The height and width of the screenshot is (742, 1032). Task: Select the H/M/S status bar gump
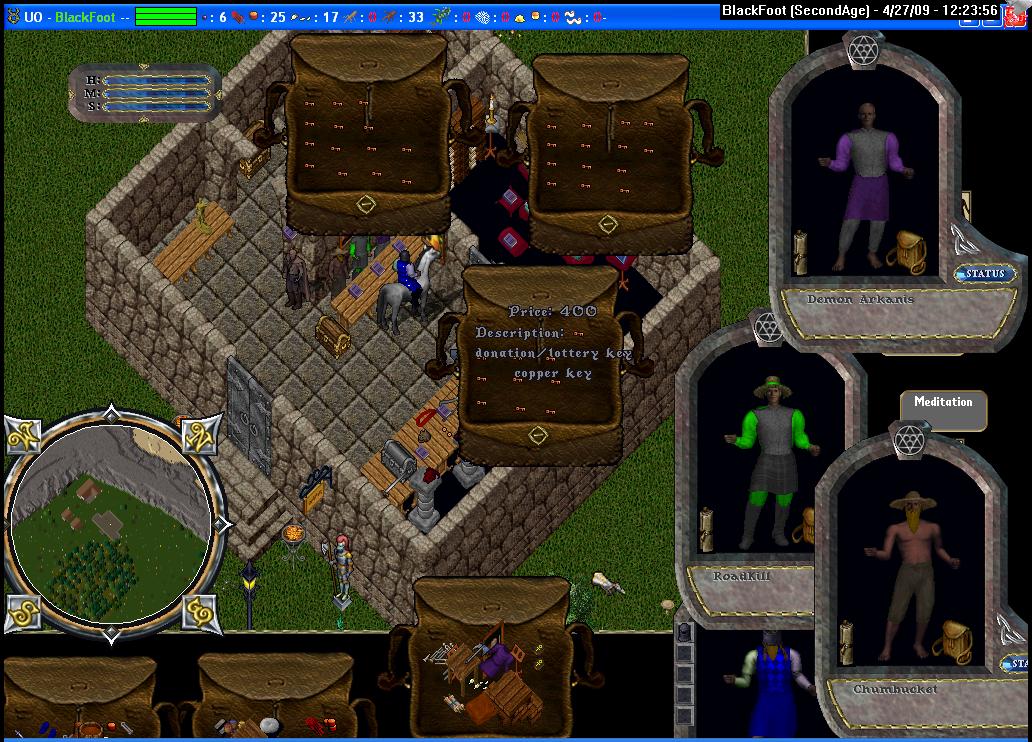click(x=146, y=93)
